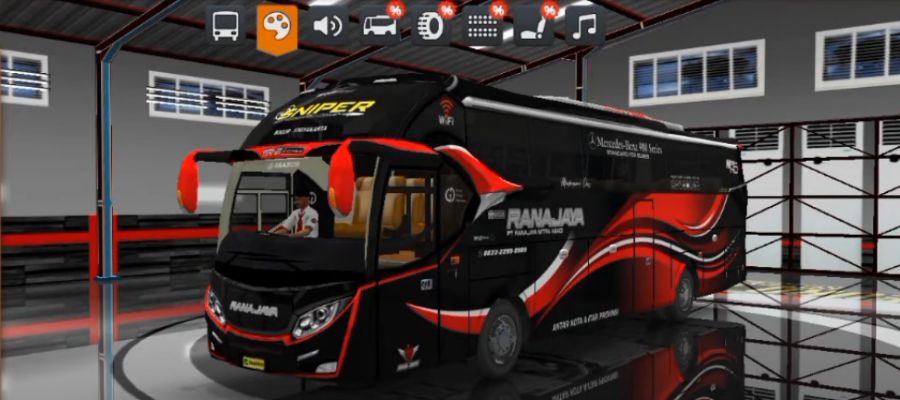Select the paint palette livery tab
Screen dimensions: 900x400
277,26
